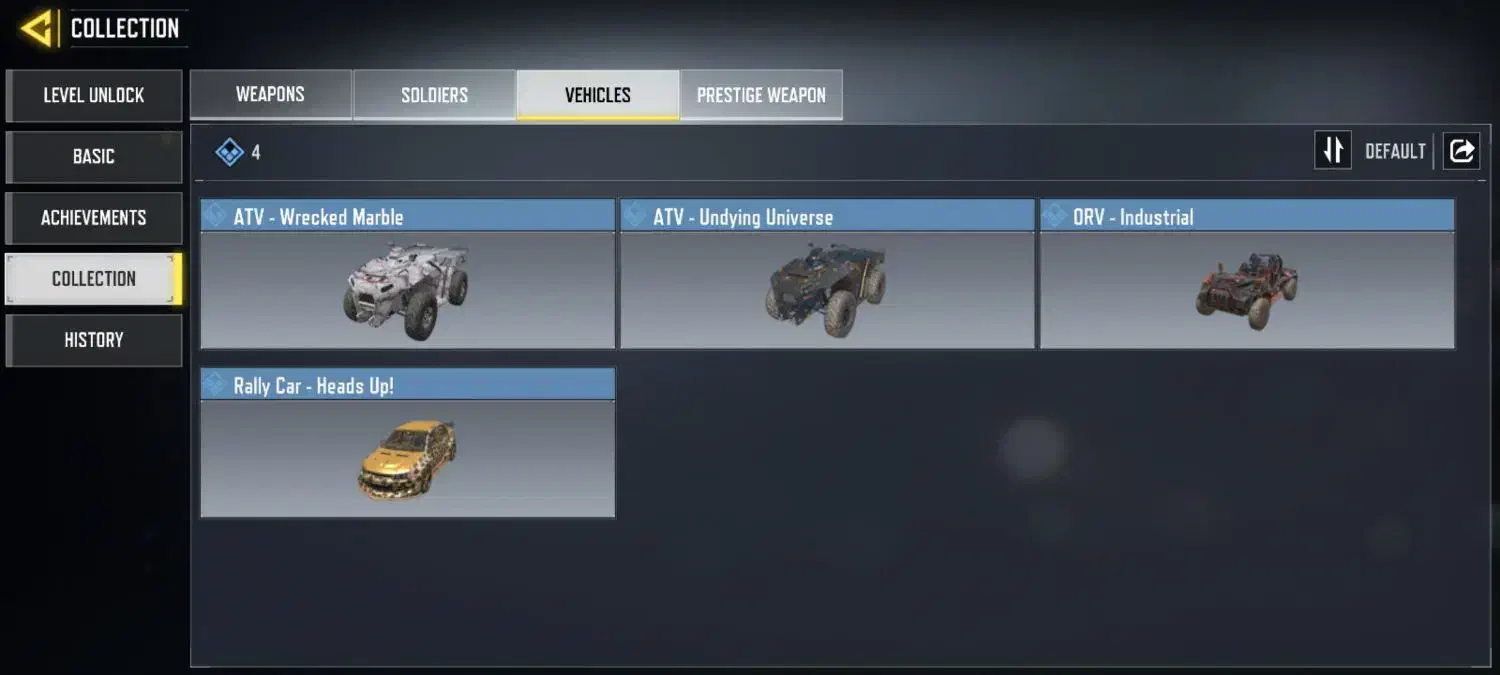Click the share icon button
1500x675 pixels.
[x=1461, y=151]
